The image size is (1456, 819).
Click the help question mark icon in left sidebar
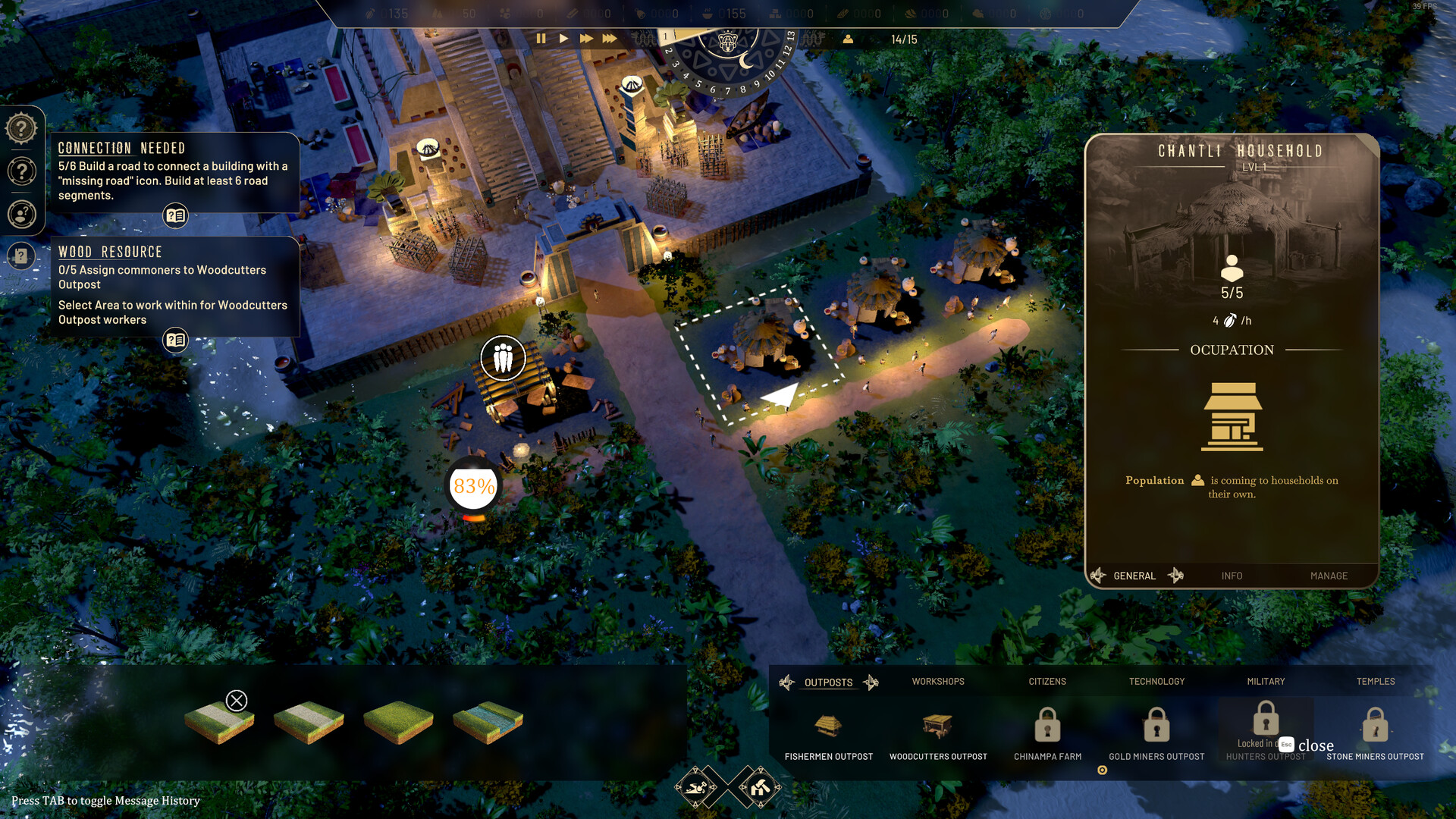click(22, 128)
